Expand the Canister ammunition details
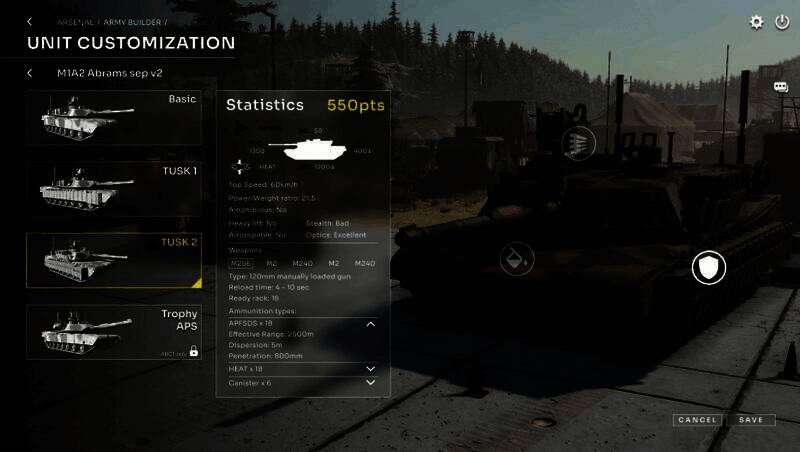Screen dimensions: 800x452 point(370,383)
